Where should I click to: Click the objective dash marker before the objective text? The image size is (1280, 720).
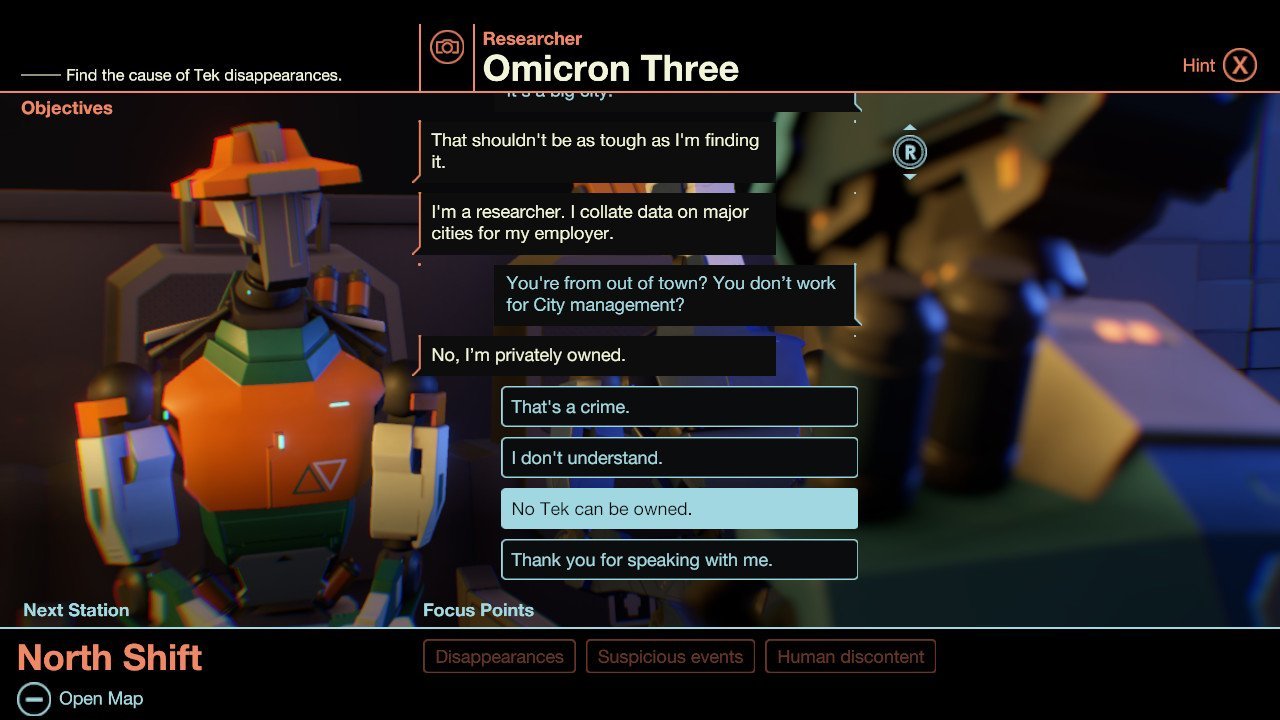click(x=40, y=74)
